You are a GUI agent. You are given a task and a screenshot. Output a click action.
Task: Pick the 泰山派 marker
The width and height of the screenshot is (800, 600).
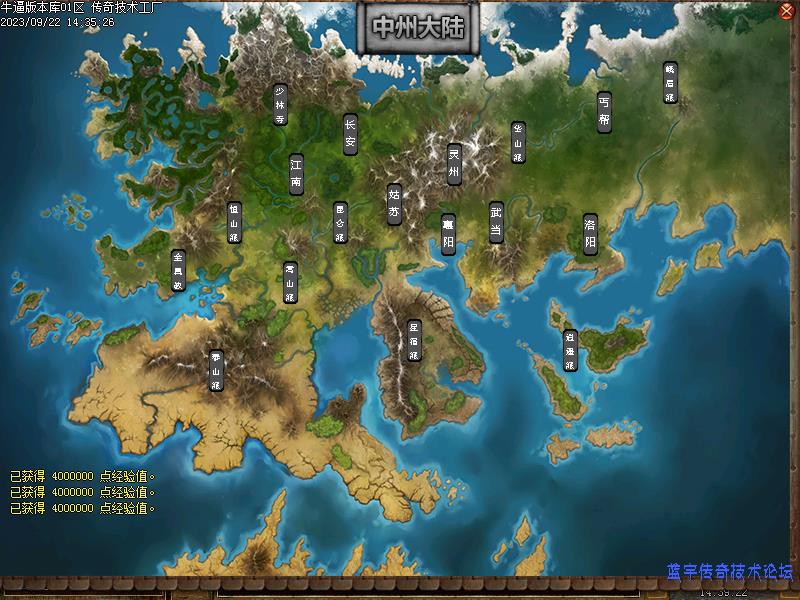(216, 370)
